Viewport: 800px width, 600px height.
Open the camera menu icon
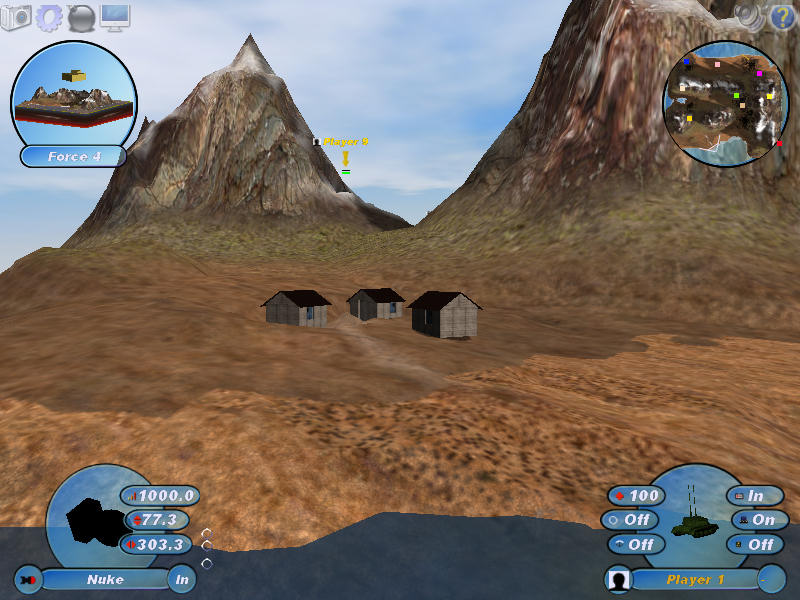[x=16, y=16]
